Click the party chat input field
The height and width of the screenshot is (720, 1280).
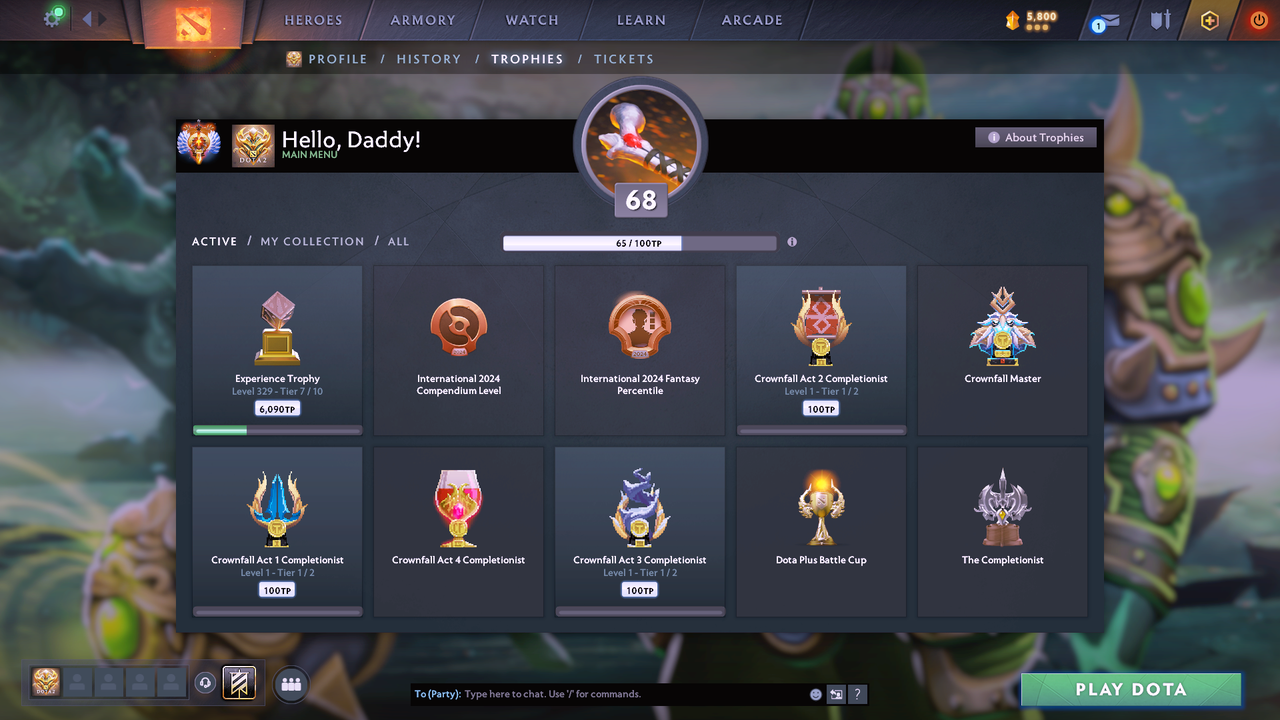pos(600,693)
